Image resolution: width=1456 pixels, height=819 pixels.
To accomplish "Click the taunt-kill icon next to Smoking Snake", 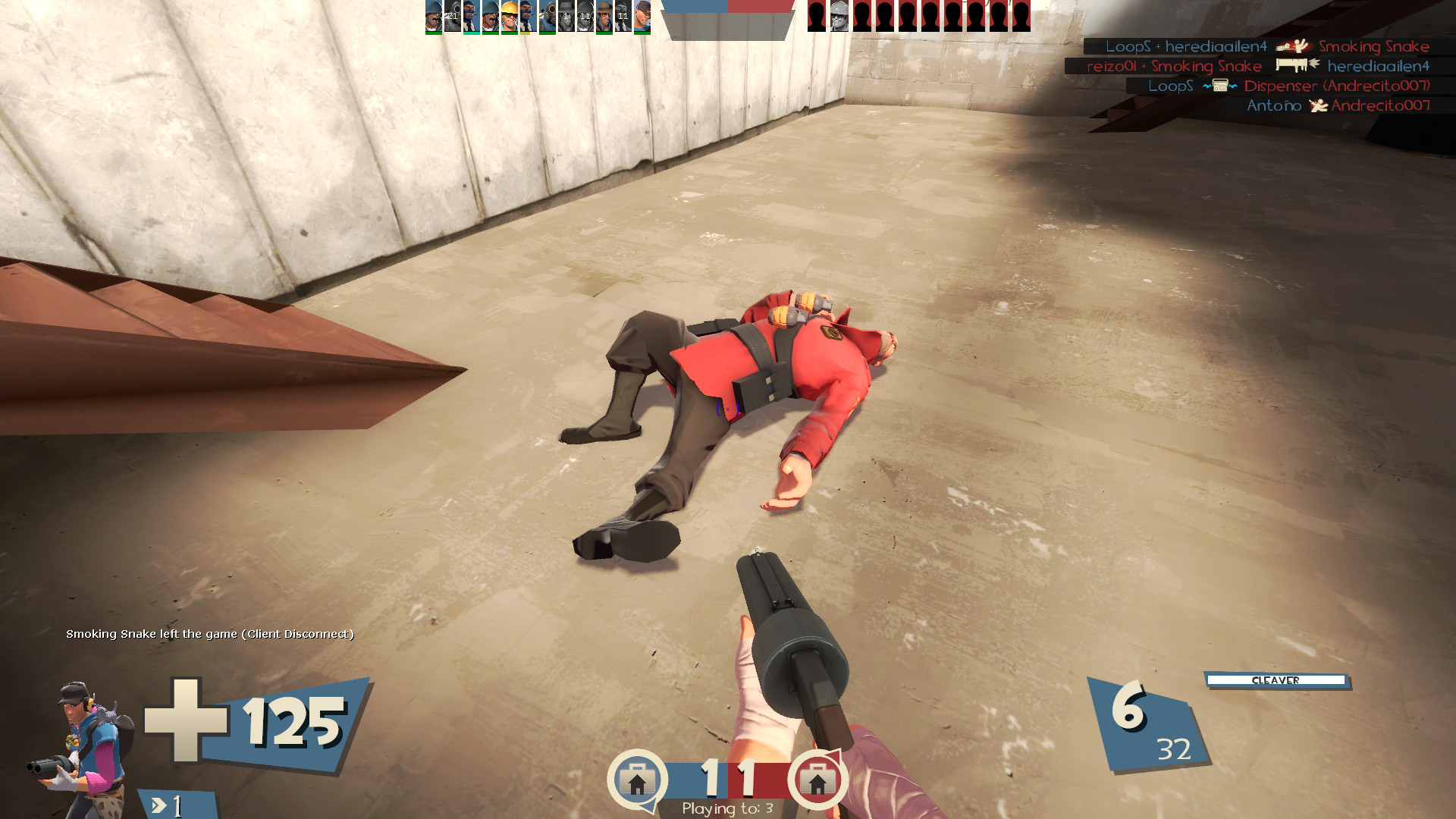I will [x=1293, y=47].
